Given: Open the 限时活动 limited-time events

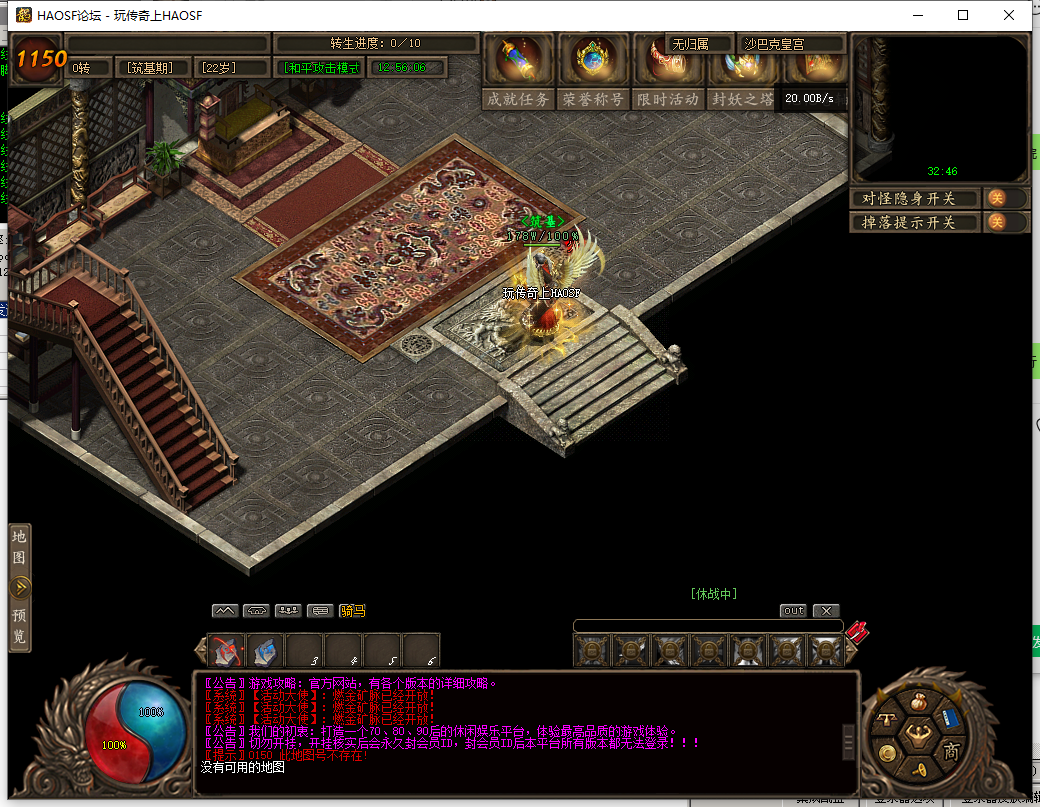Looking at the screenshot, I should coord(668,99).
